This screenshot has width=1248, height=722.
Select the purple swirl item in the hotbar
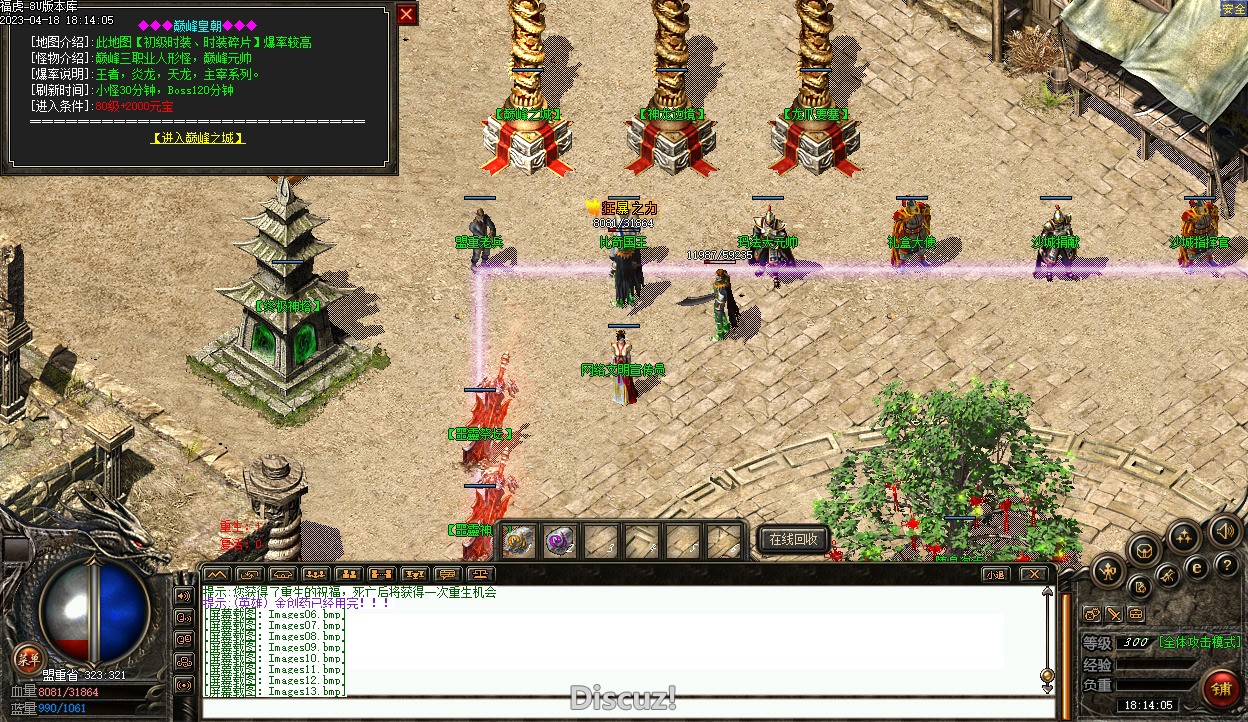(558, 541)
